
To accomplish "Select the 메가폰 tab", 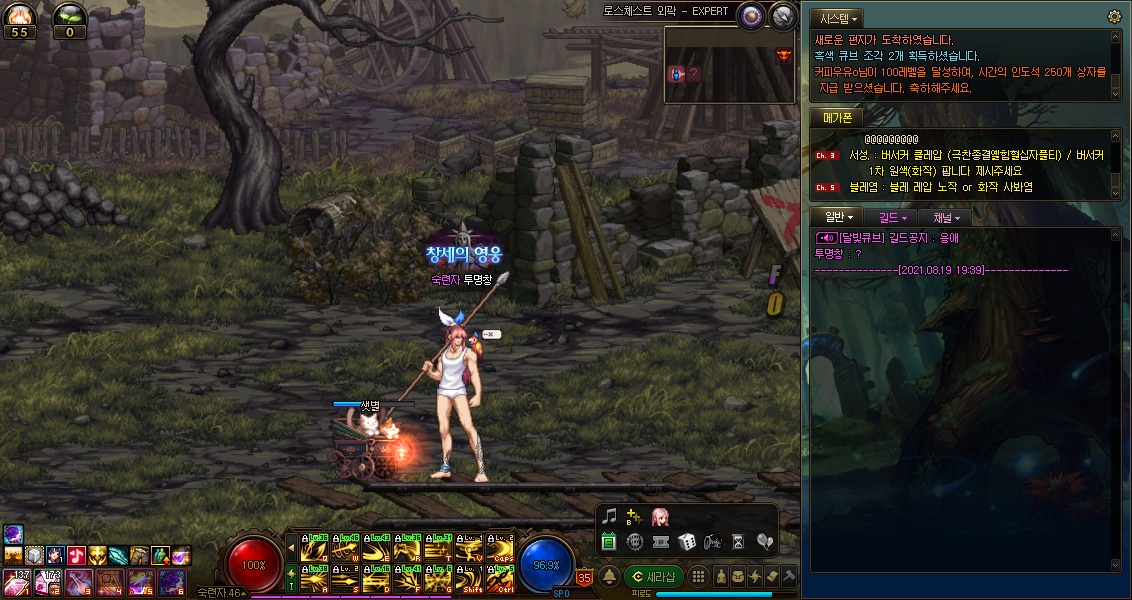I will pos(836,118).
